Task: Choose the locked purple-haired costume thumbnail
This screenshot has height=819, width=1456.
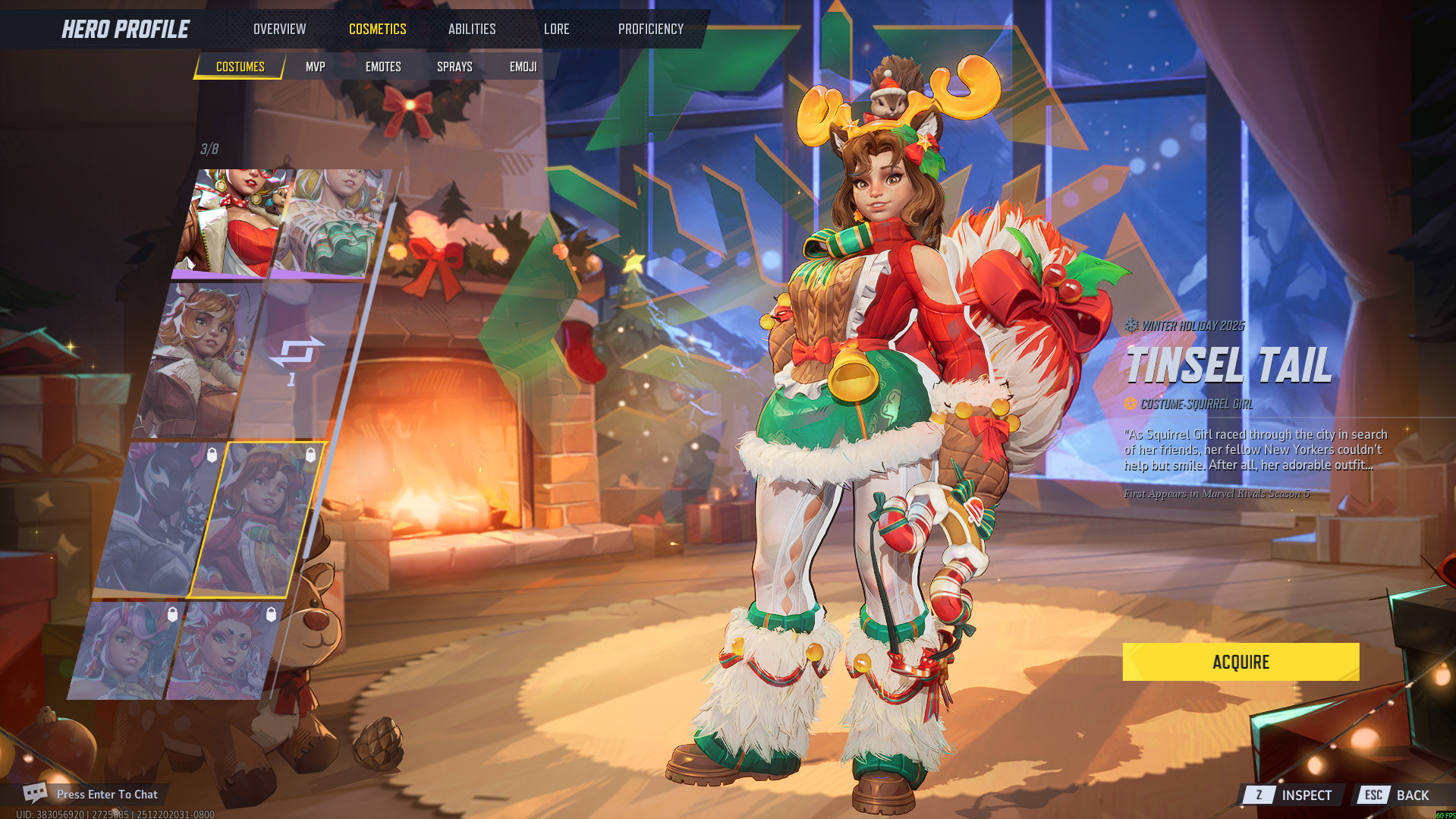Action: tap(125, 650)
